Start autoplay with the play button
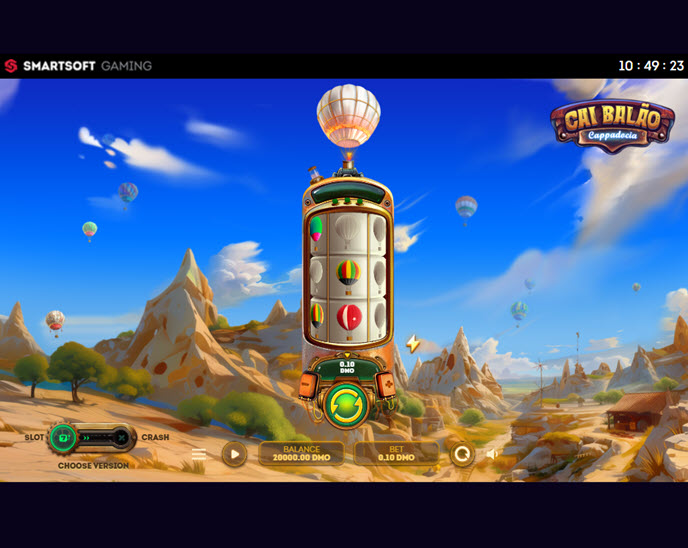The height and width of the screenshot is (548, 688). (234, 454)
